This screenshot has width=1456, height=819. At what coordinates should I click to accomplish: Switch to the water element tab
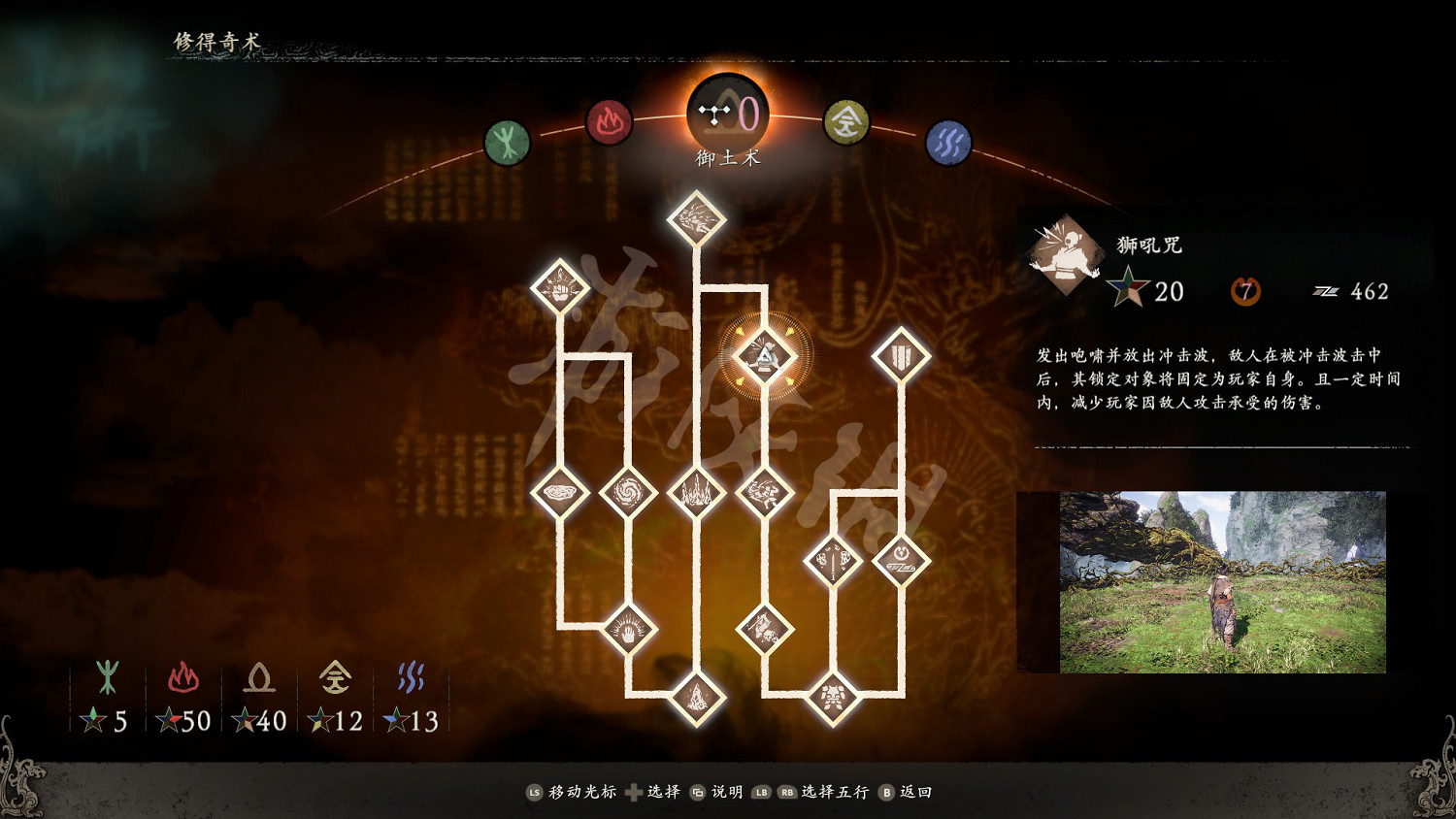coord(949,141)
